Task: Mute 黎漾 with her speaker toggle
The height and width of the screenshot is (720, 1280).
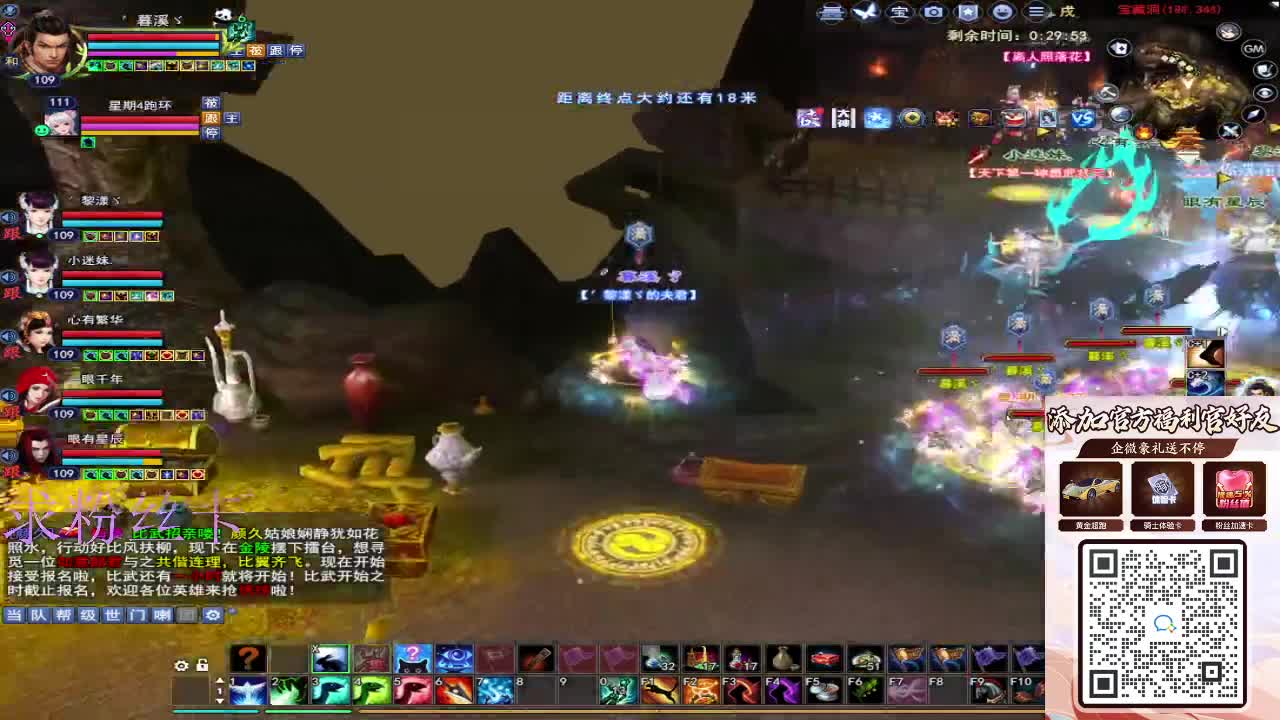Action: coord(9,216)
